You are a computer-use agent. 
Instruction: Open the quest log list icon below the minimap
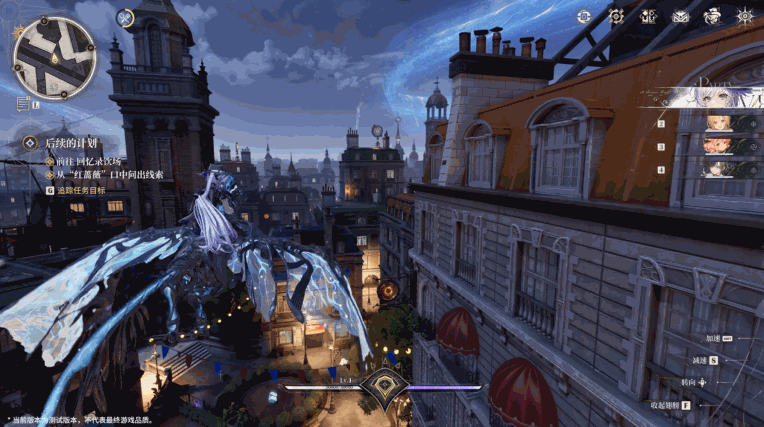22,103
